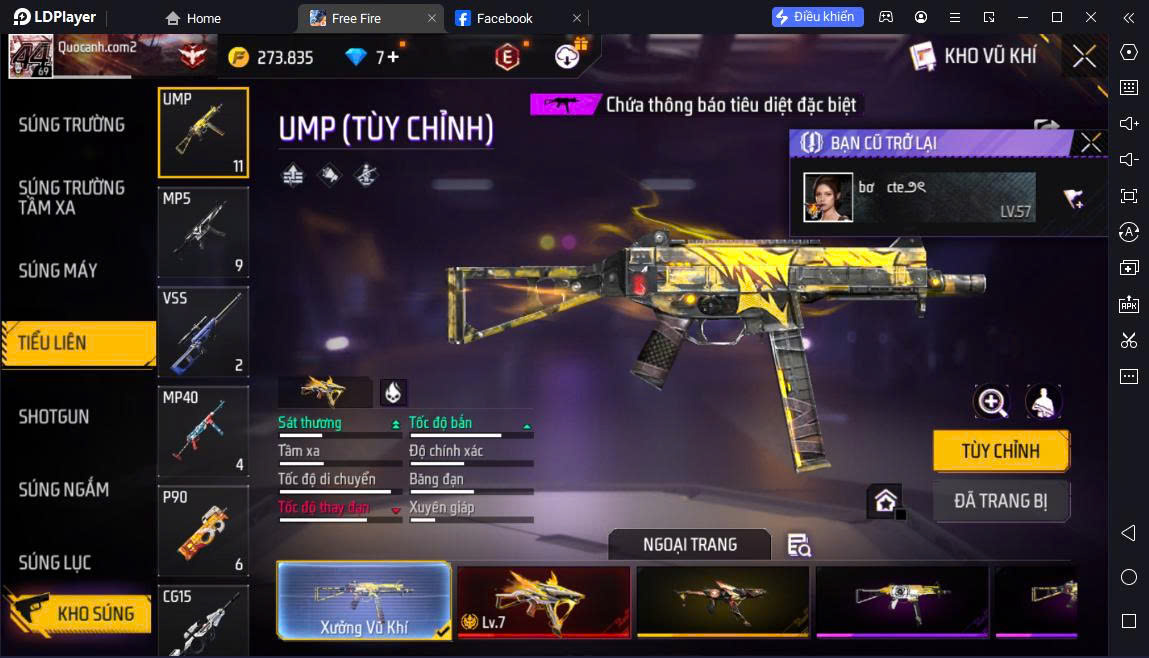Select the Shotgun weapon category
1149x658 pixels.
pyautogui.click(x=54, y=416)
